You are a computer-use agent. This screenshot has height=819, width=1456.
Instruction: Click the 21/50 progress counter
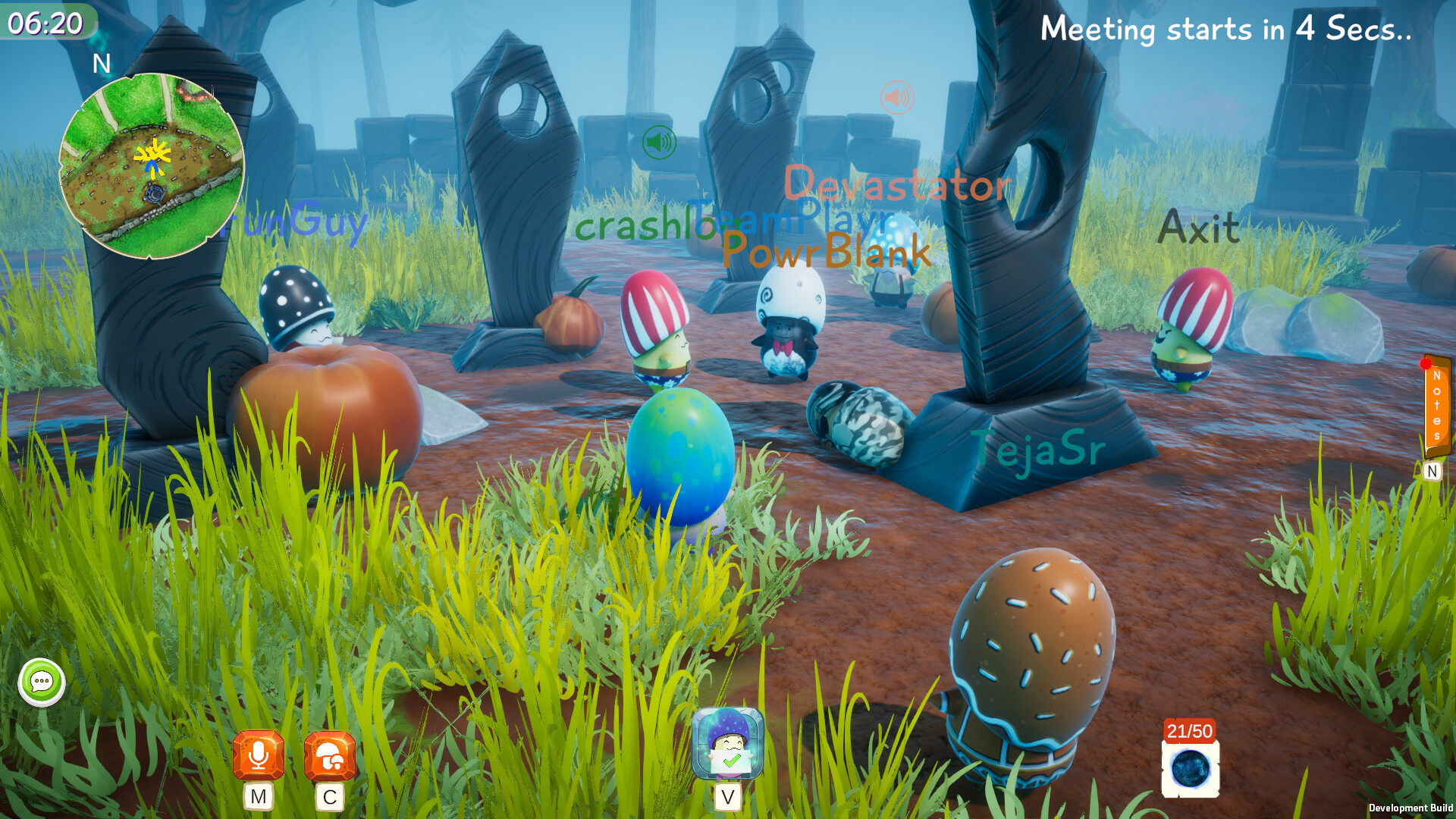tap(1190, 732)
